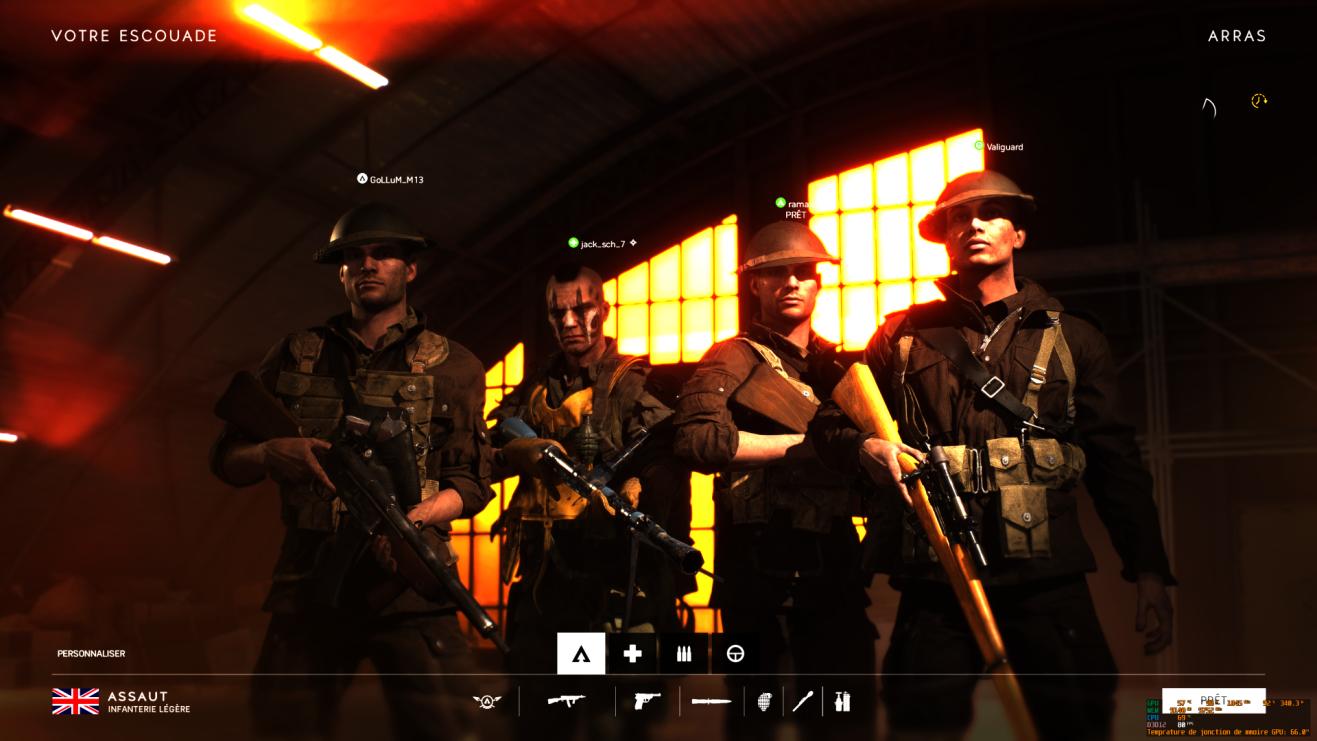Open the Support class ammo icon
The image size is (1317, 741).
(x=682, y=656)
